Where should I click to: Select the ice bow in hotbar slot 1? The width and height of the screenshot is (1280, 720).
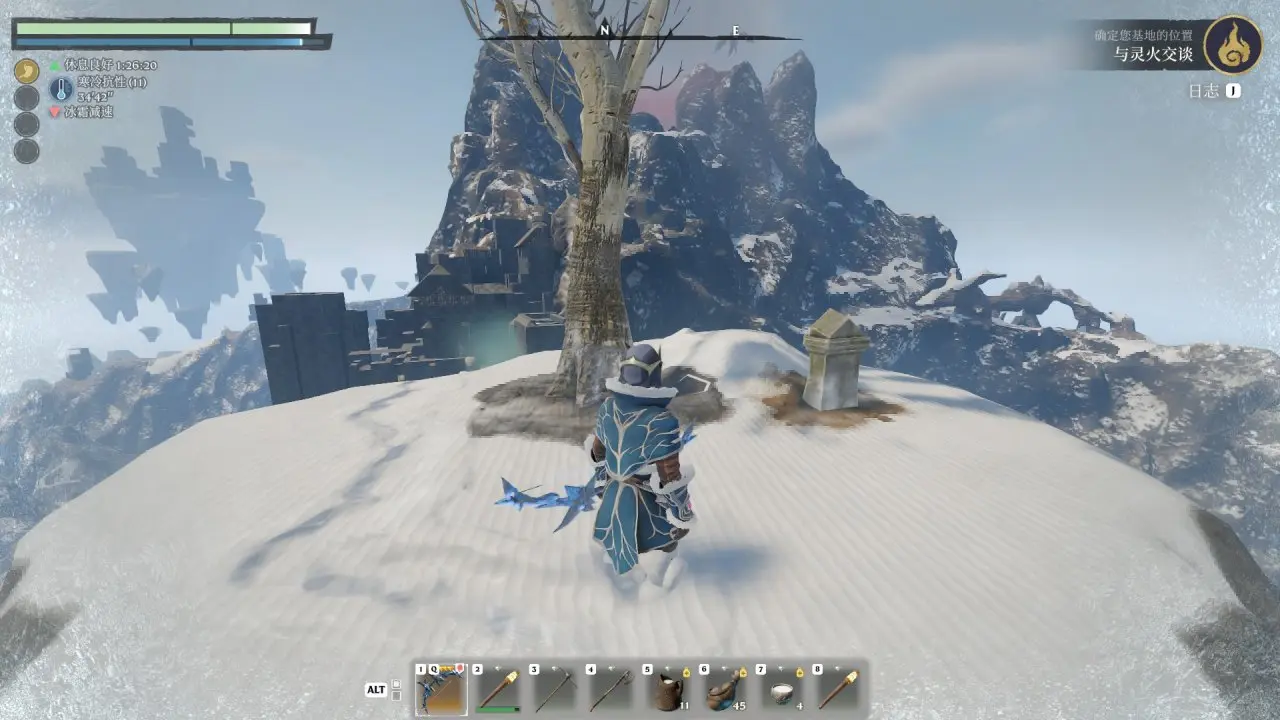coord(441,689)
